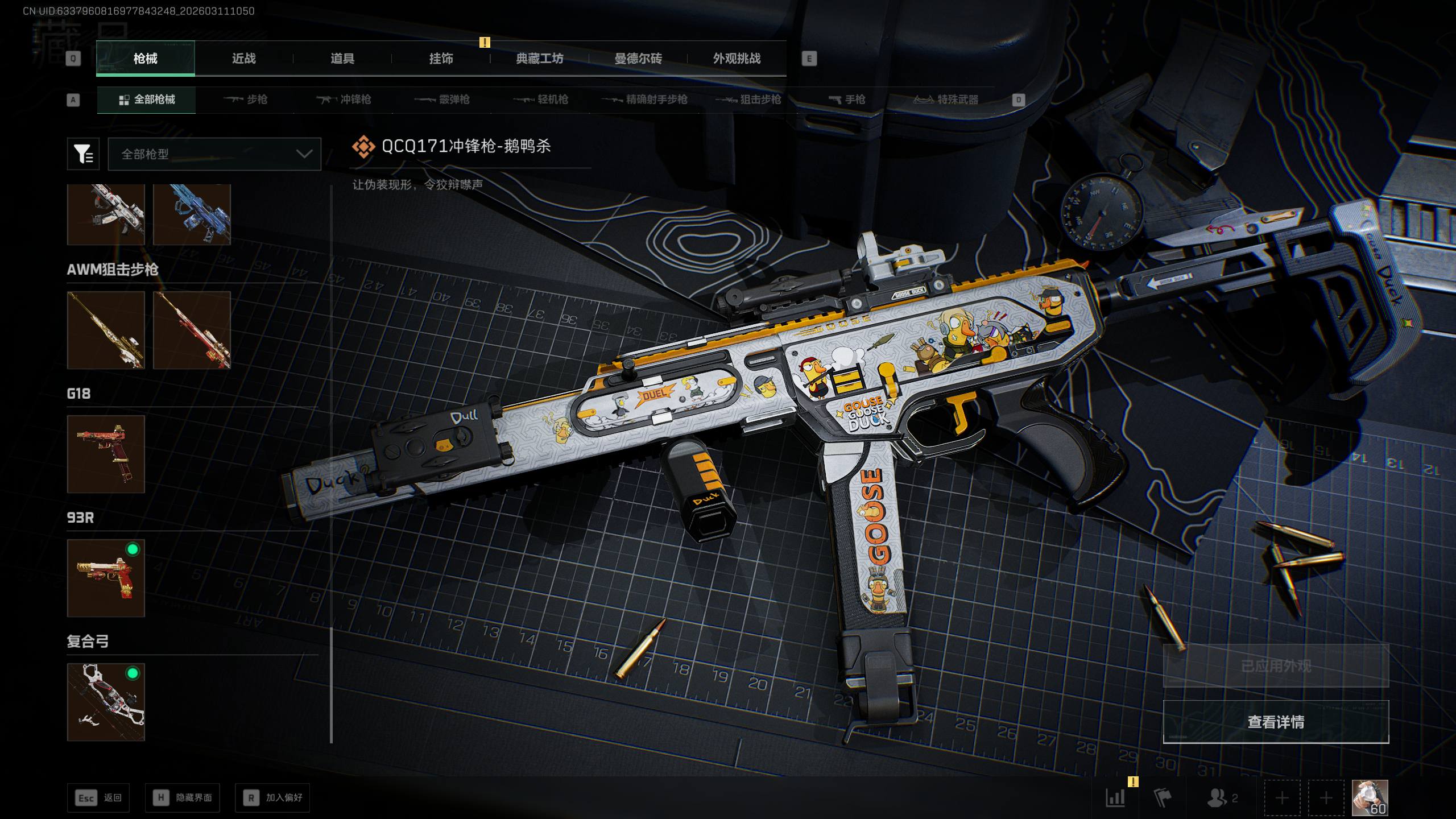Pick the 93R pistol skin thumbnail
The image size is (1456, 819).
106,578
